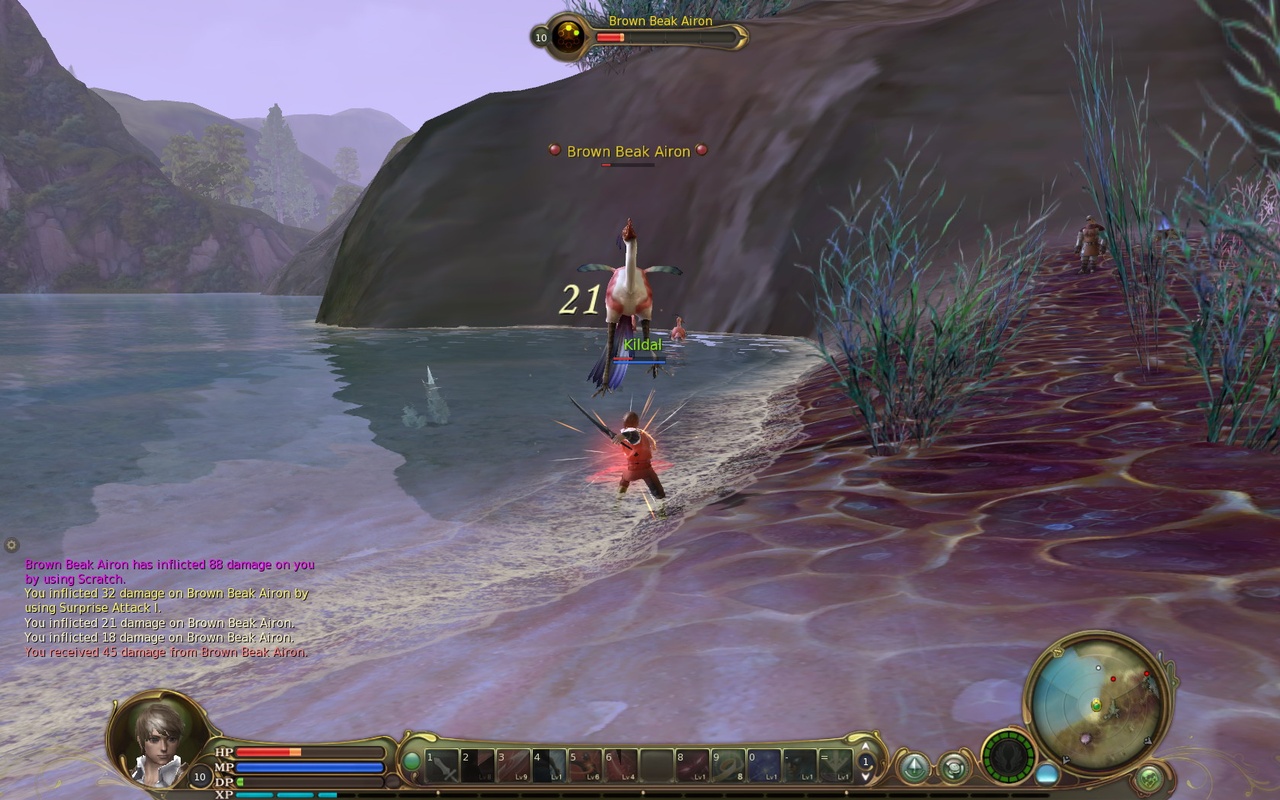
Task: Click the small expander tab on the left screen edge
Action: tap(10, 544)
